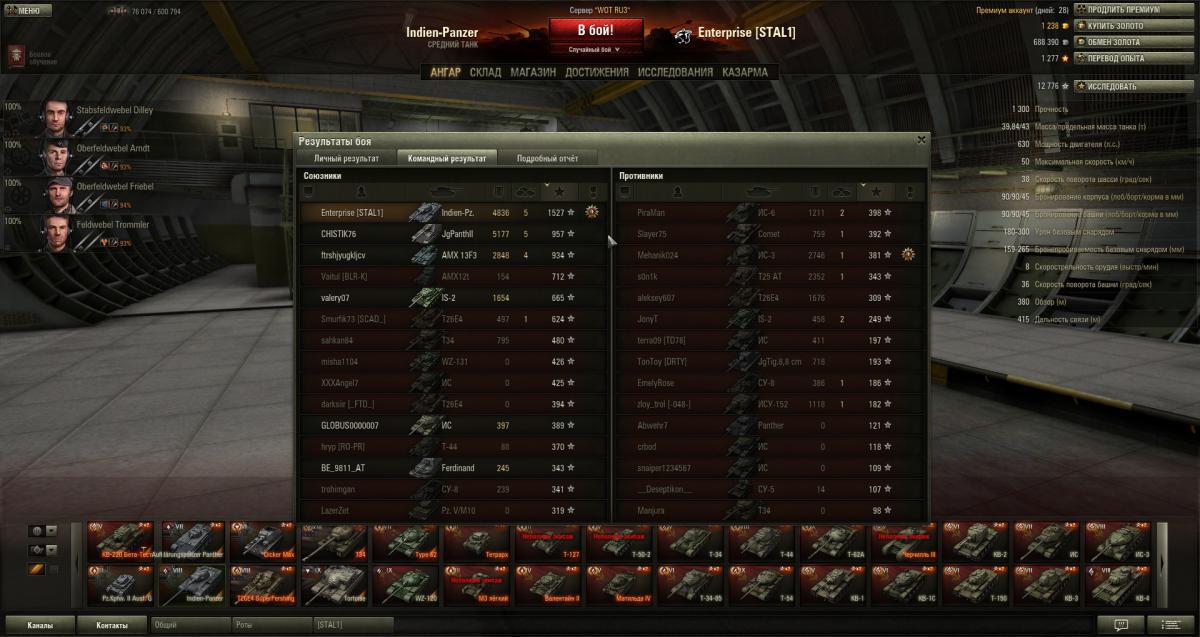Image resolution: width=1200 pixels, height=637 pixels.
Task: Open the Контакты contacts list
Action: (x=112, y=625)
